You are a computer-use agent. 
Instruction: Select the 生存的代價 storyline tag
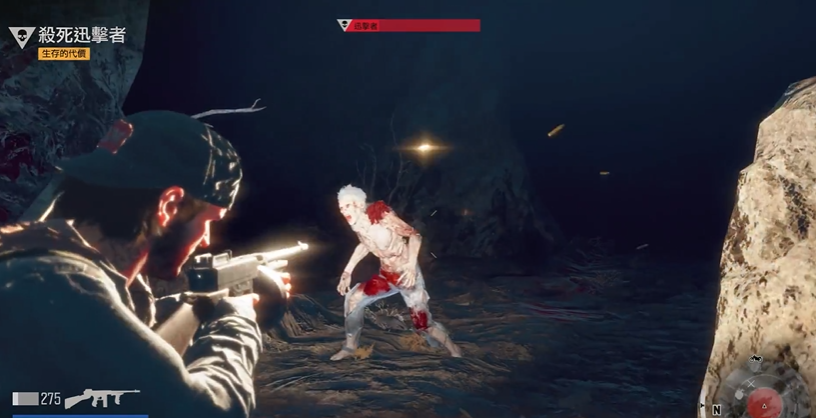pyautogui.click(x=64, y=54)
